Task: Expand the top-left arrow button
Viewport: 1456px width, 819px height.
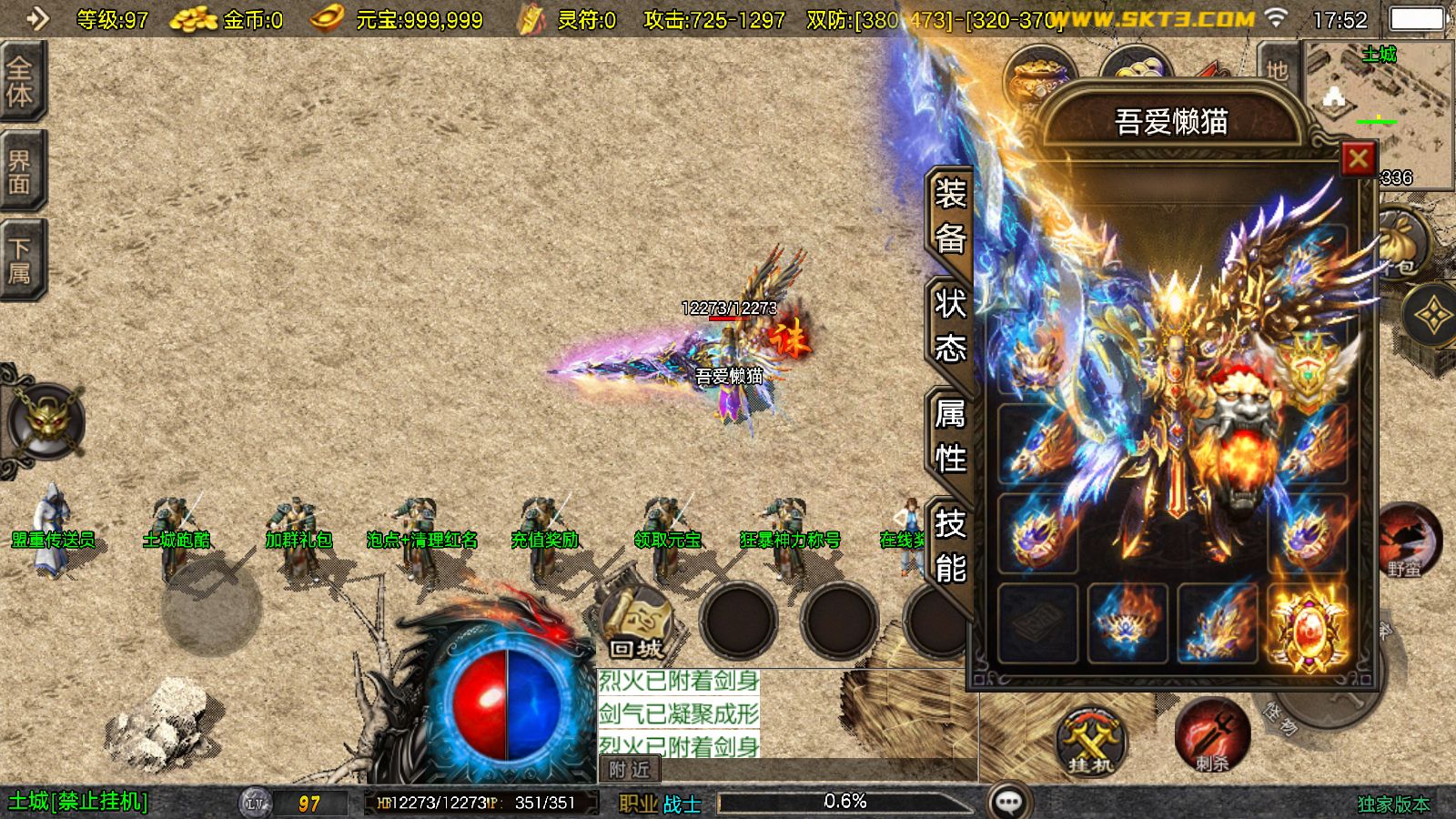Action: pos(36,18)
